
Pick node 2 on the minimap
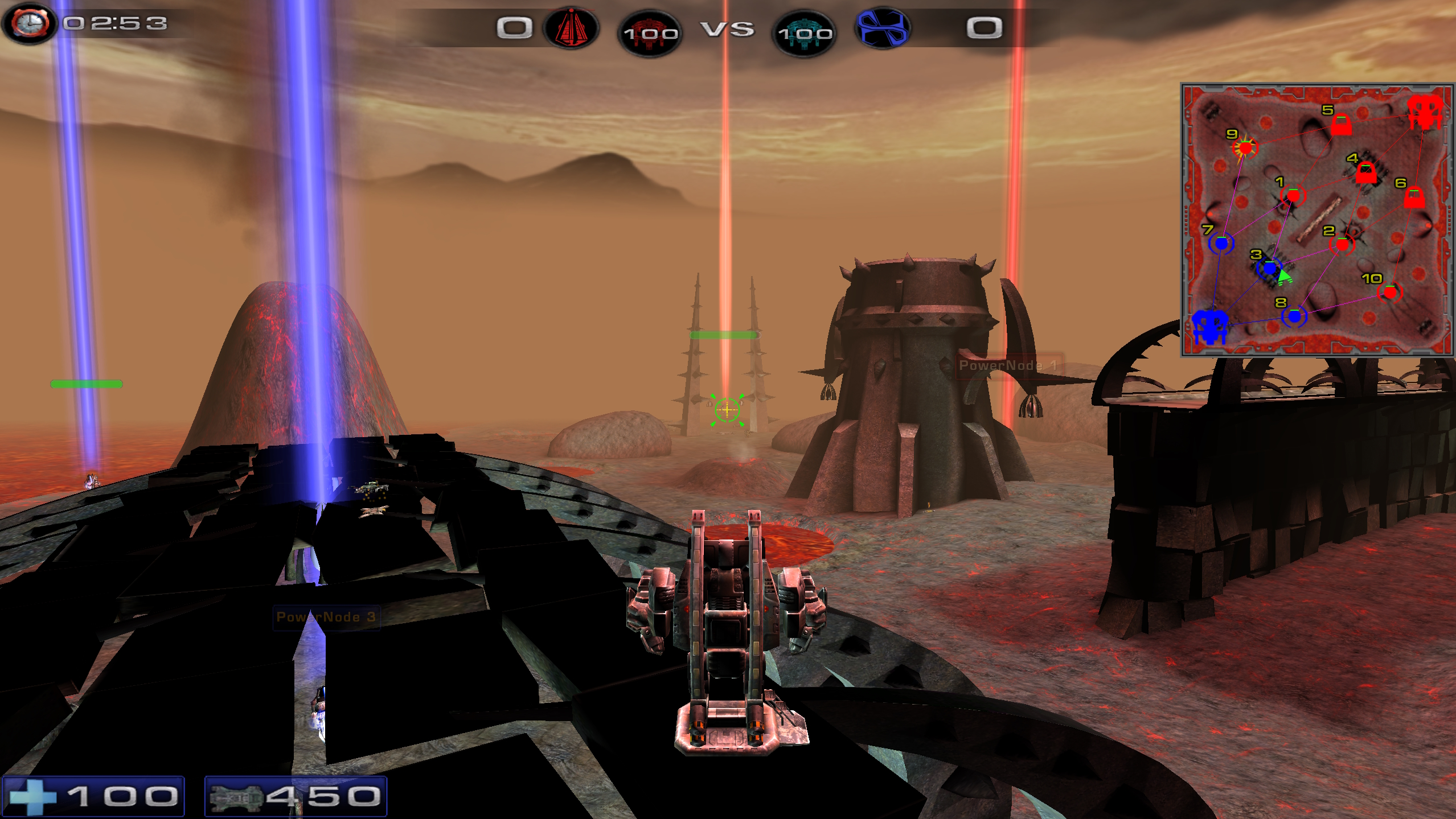pyautogui.click(x=1342, y=245)
